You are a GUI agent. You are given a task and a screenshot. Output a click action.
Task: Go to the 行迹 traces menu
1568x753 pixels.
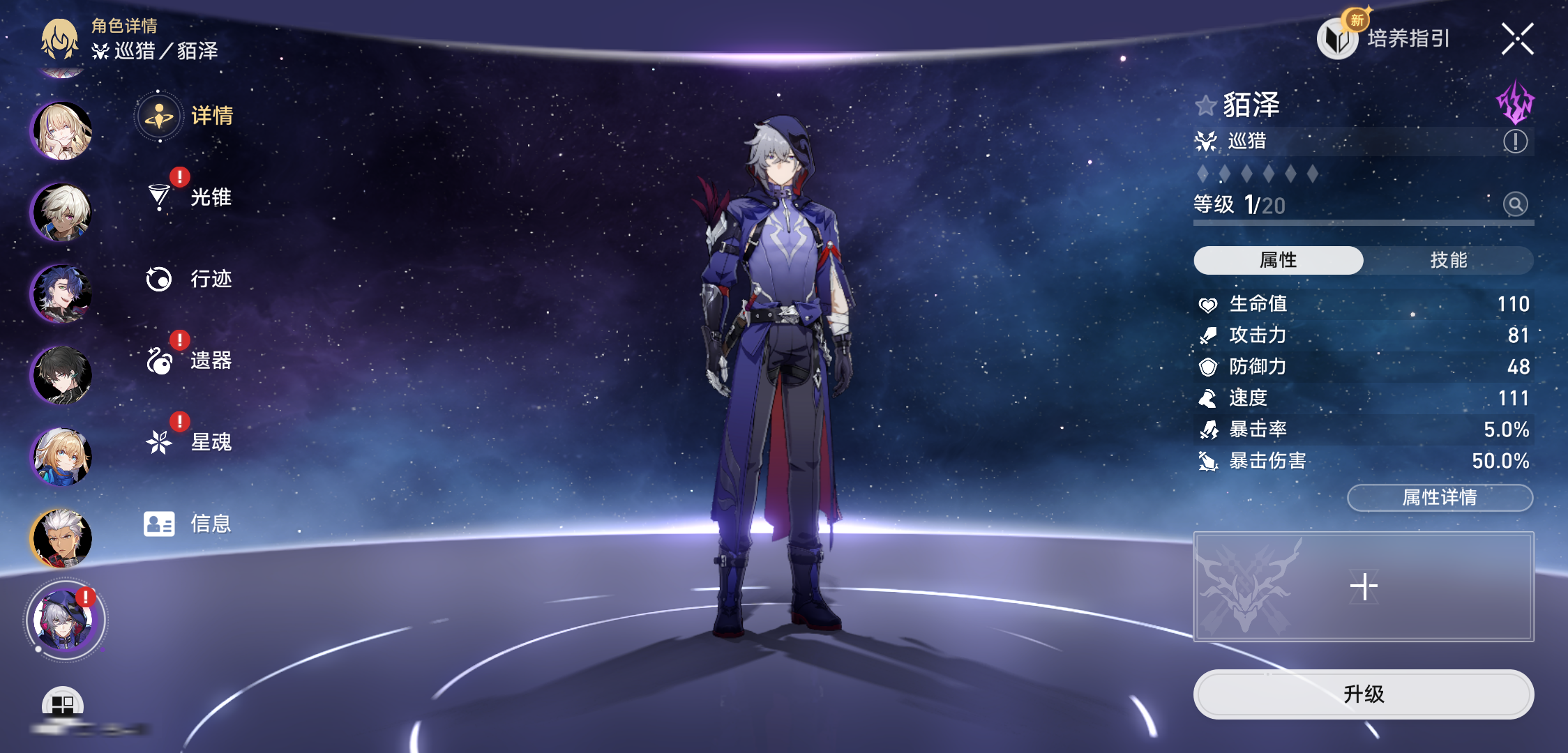coord(189,279)
